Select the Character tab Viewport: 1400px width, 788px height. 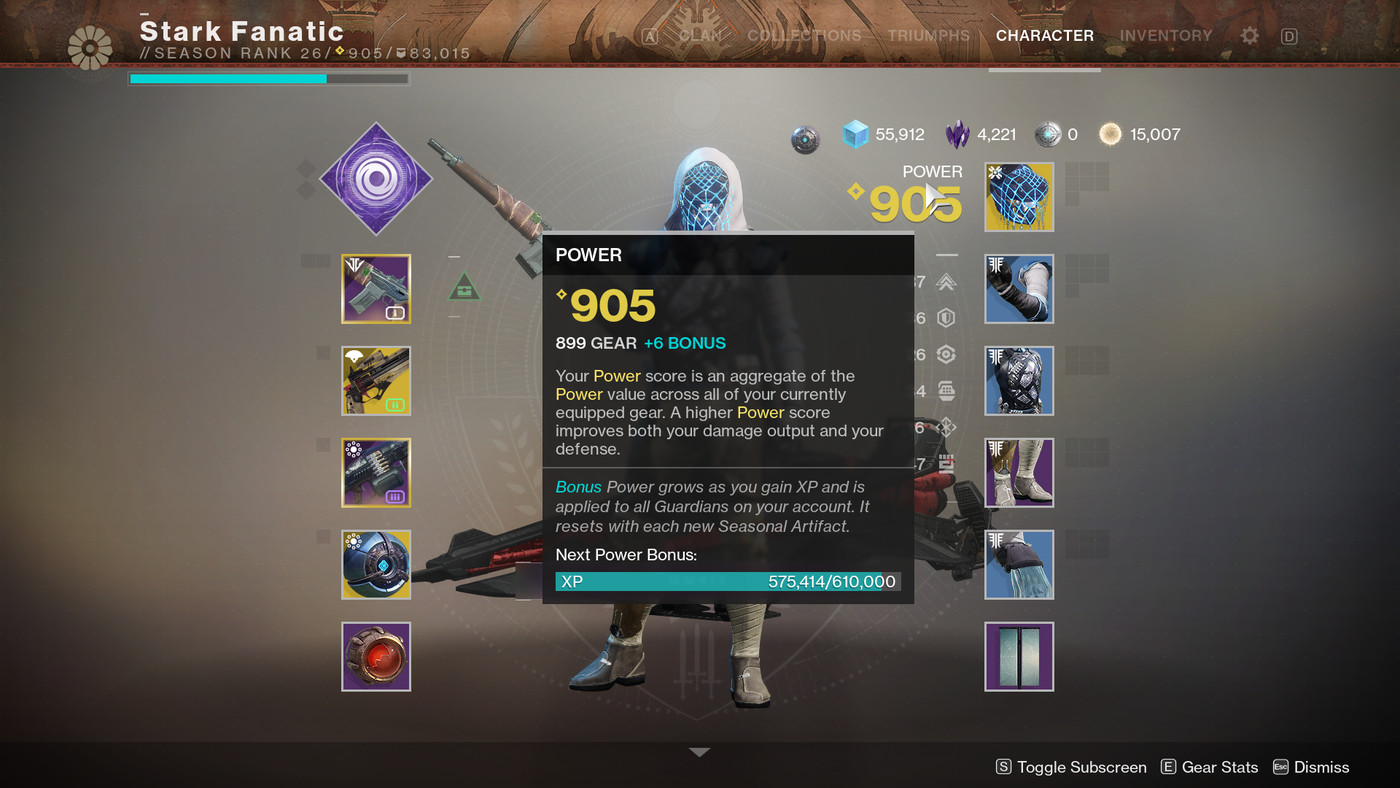coord(1044,36)
